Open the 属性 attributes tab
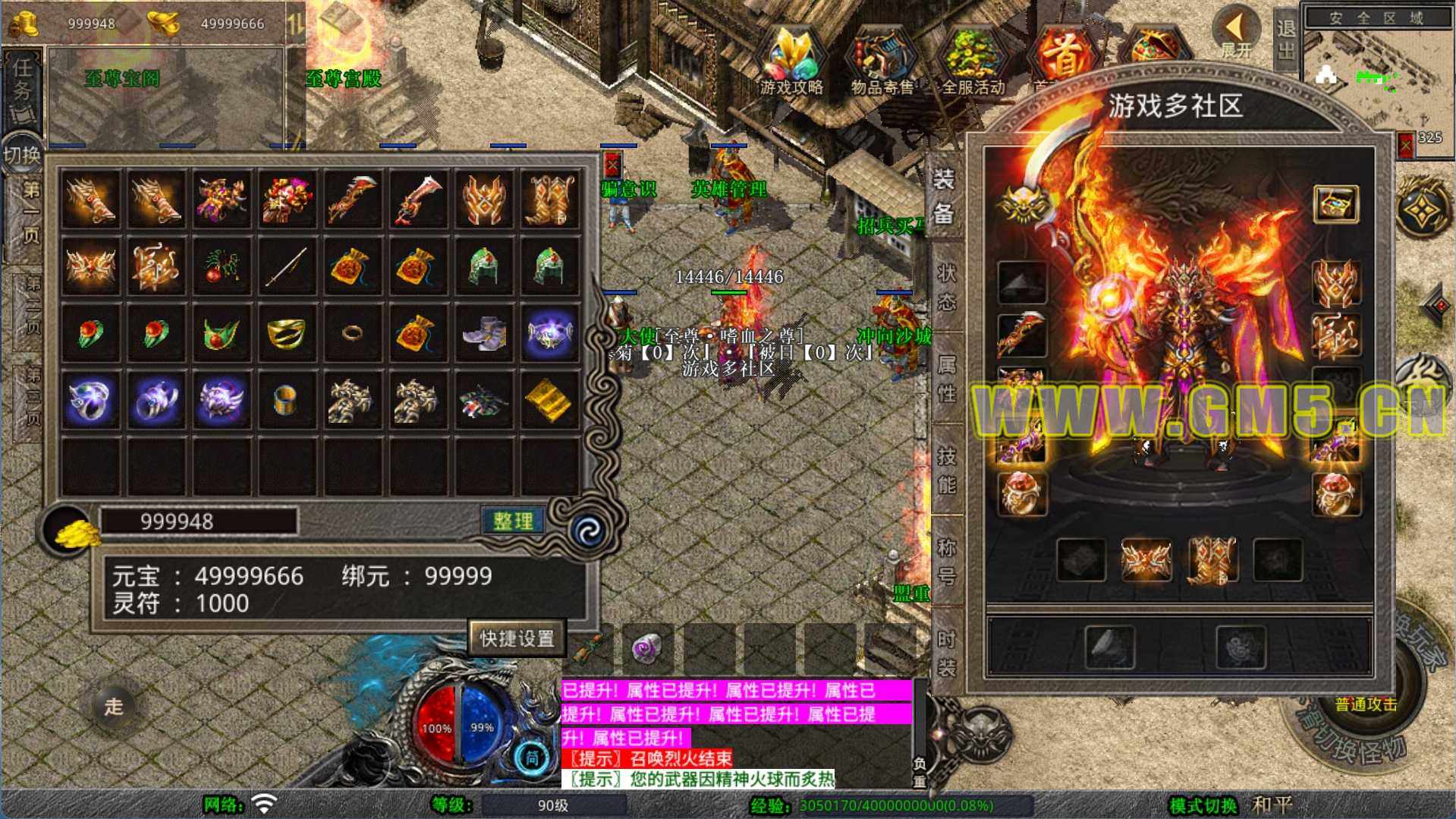Image resolution: width=1456 pixels, height=819 pixels. 946,379
